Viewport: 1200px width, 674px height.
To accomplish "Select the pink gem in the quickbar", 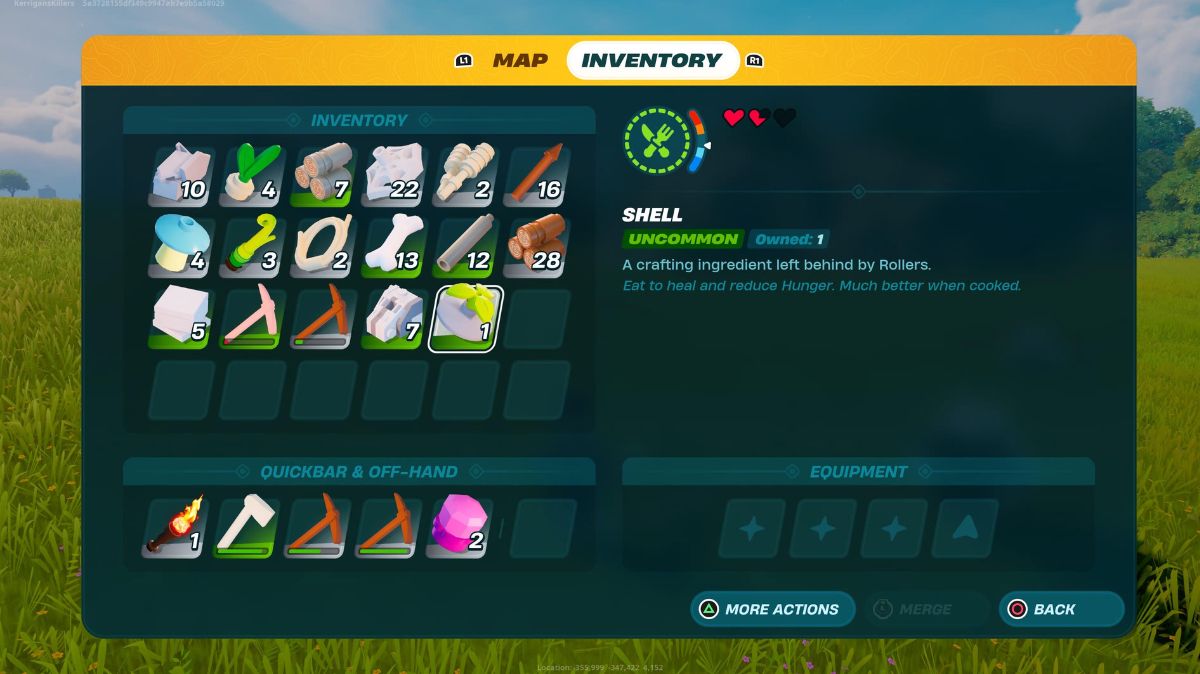I will pos(459,527).
